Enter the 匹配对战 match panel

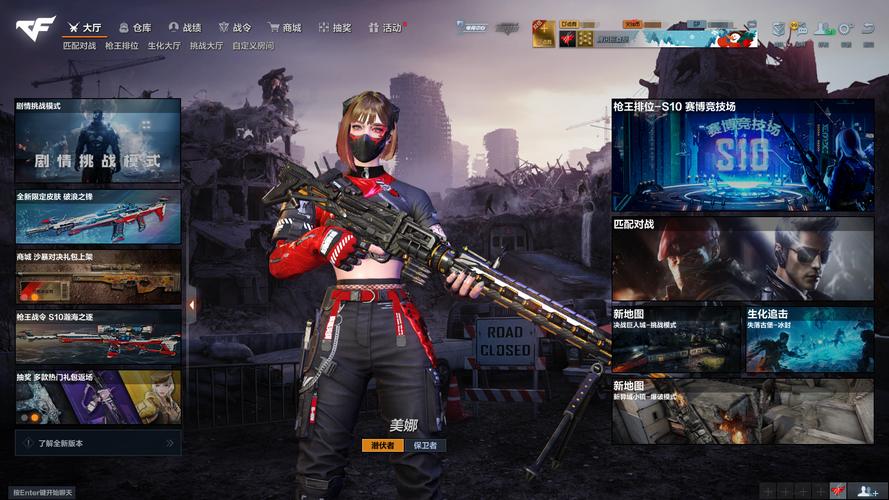tap(742, 259)
